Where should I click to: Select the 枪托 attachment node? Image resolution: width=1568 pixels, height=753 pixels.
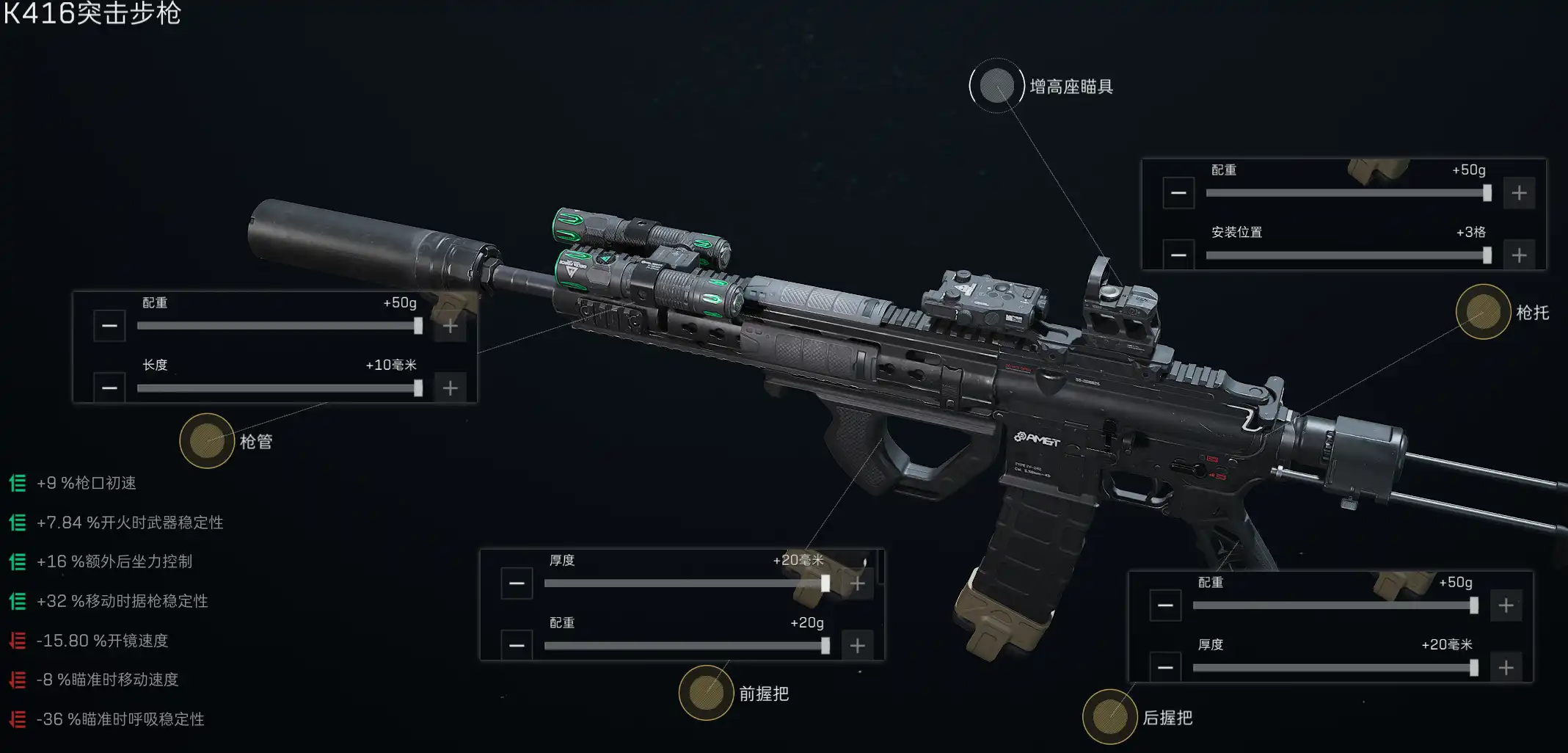(x=1483, y=312)
